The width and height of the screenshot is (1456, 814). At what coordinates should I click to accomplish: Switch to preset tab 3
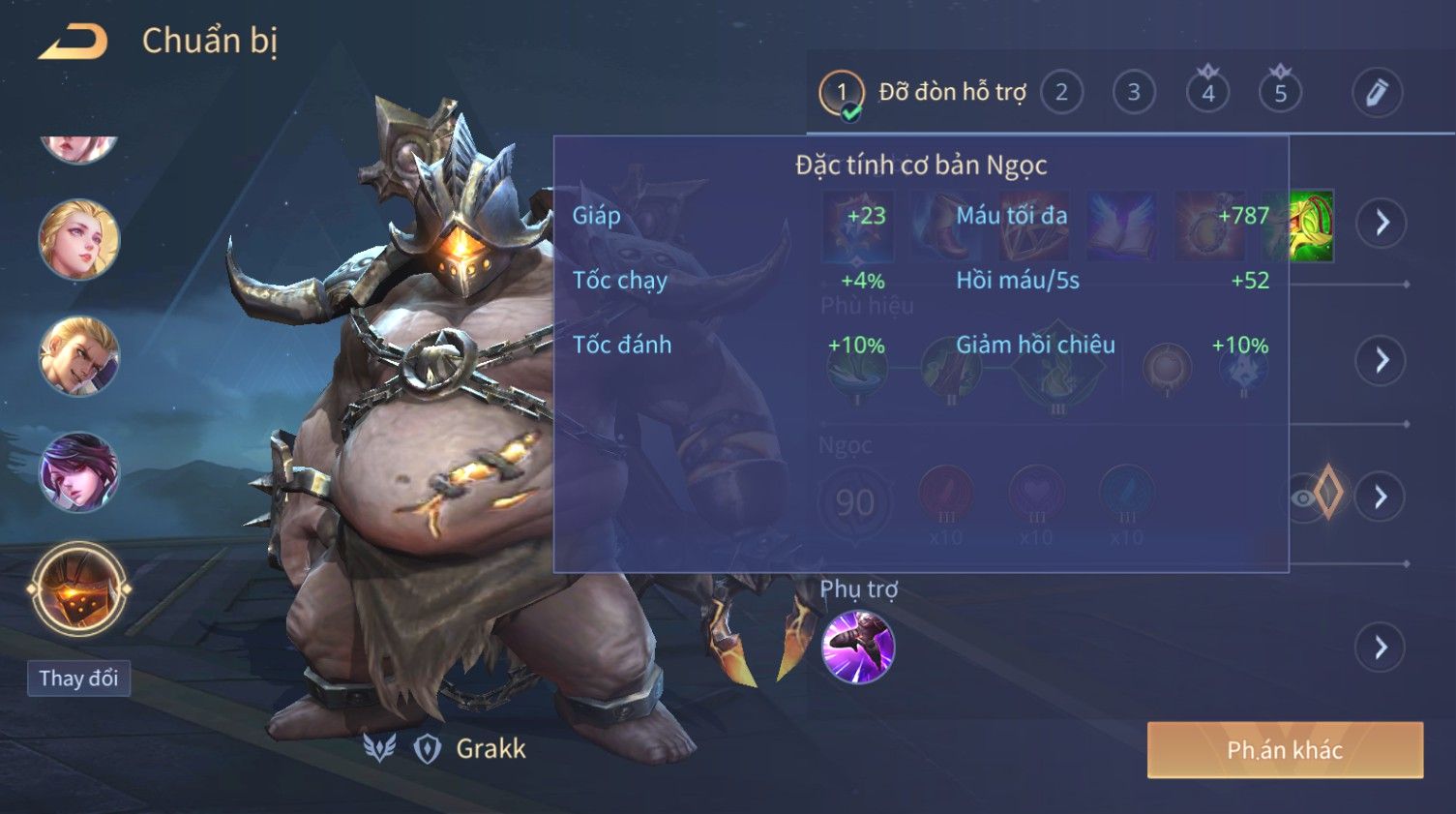coord(1134,93)
